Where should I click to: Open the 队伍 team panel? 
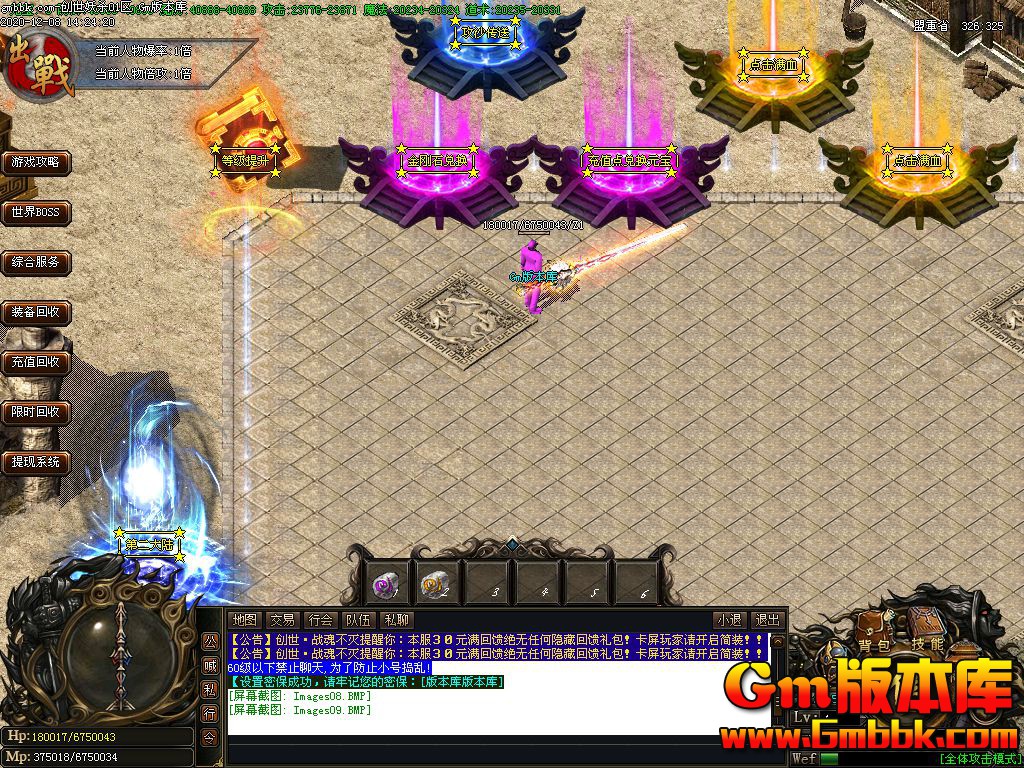click(x=358, y=620)
